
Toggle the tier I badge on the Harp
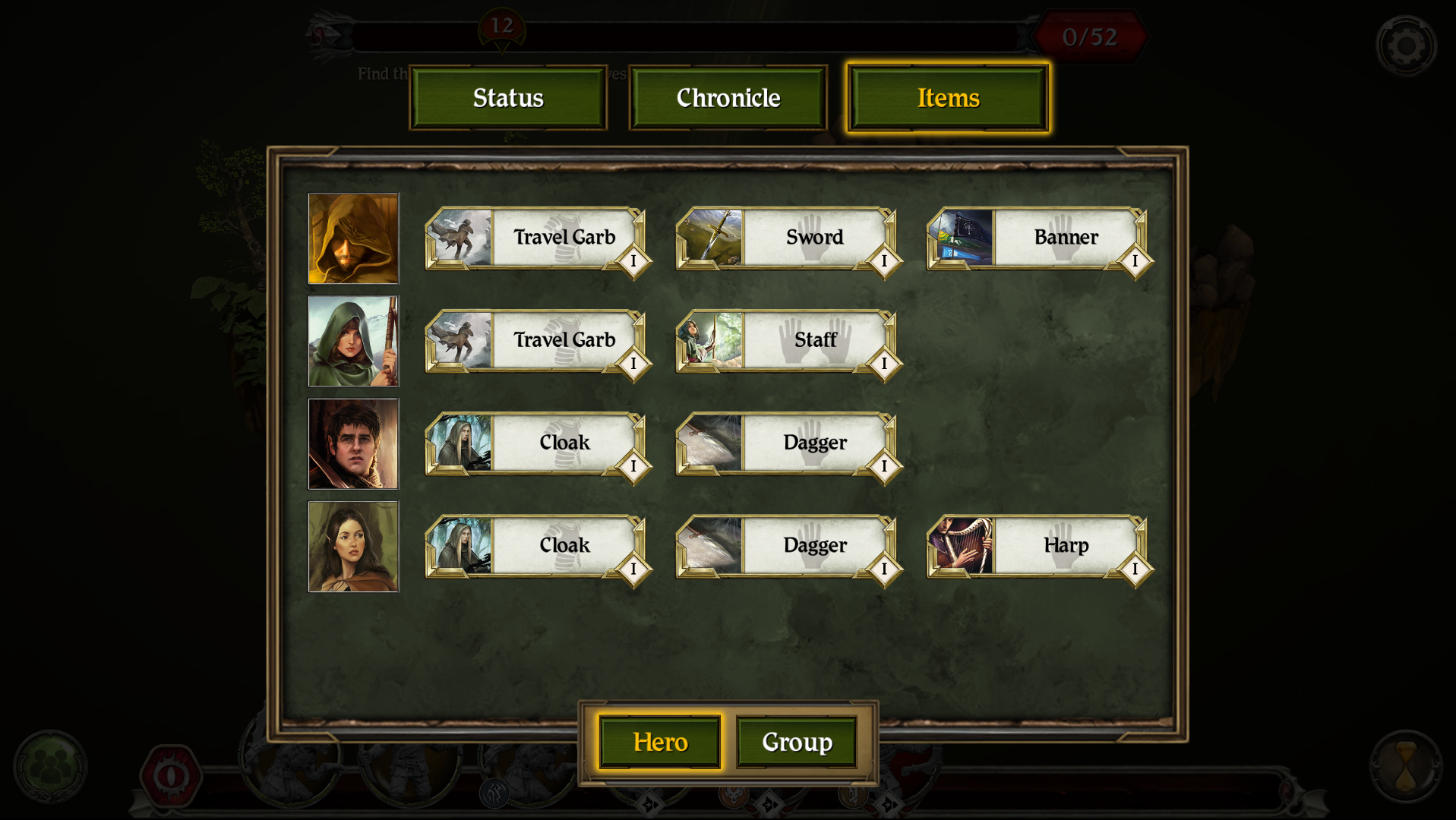[1135, 569]
